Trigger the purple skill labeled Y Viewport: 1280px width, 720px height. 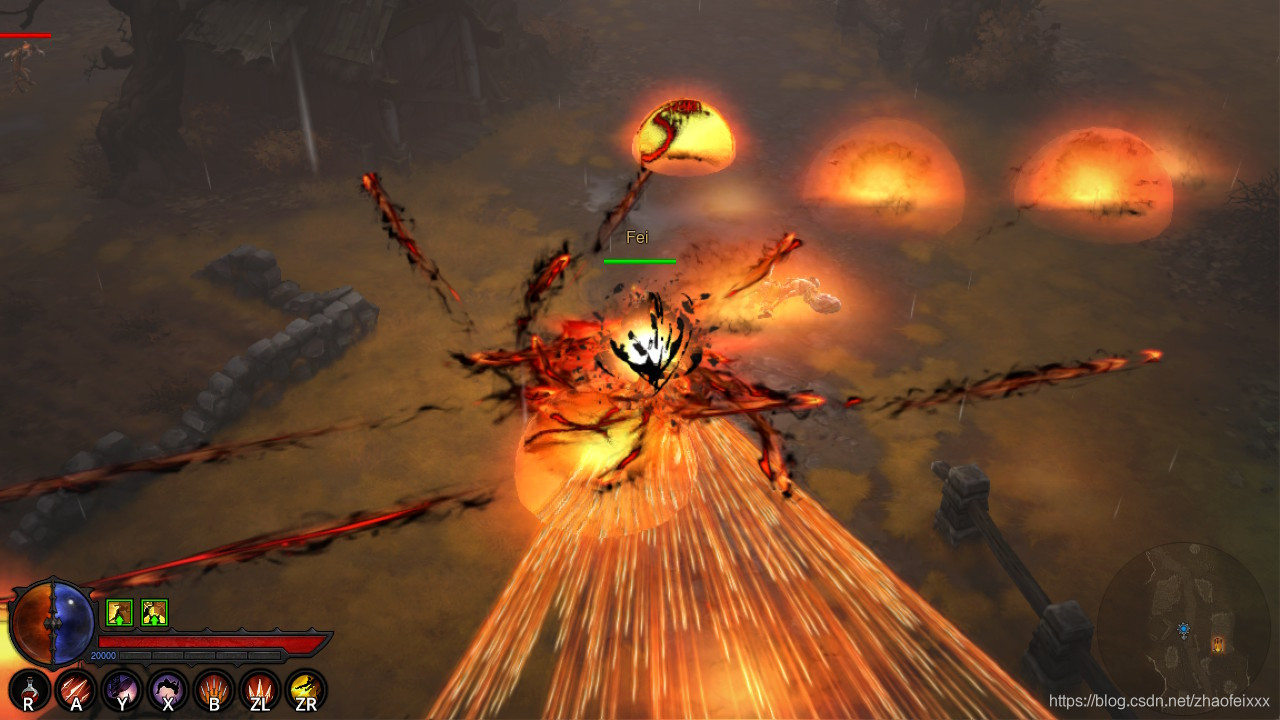122,690
